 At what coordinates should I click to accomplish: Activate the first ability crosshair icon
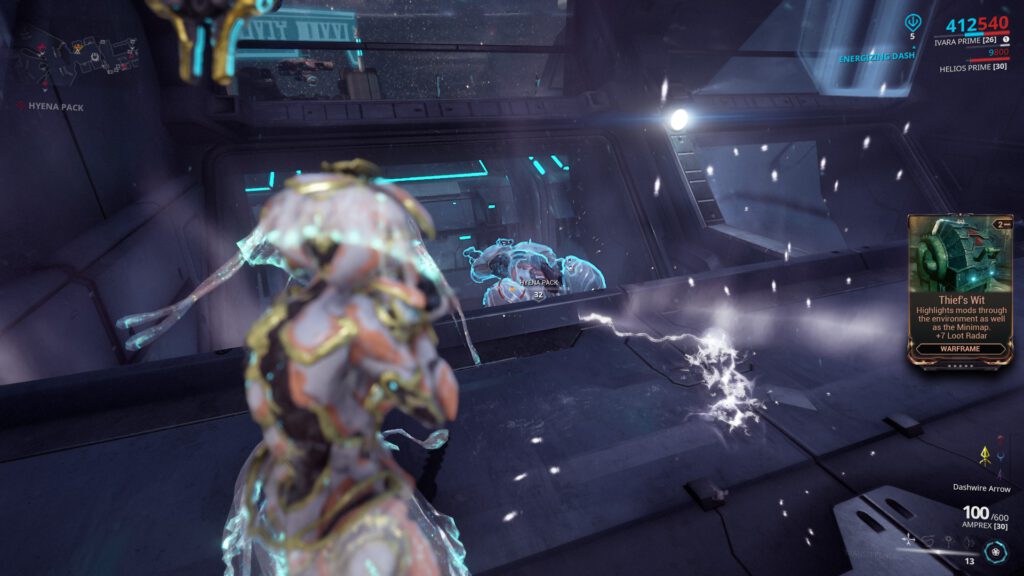908,539
